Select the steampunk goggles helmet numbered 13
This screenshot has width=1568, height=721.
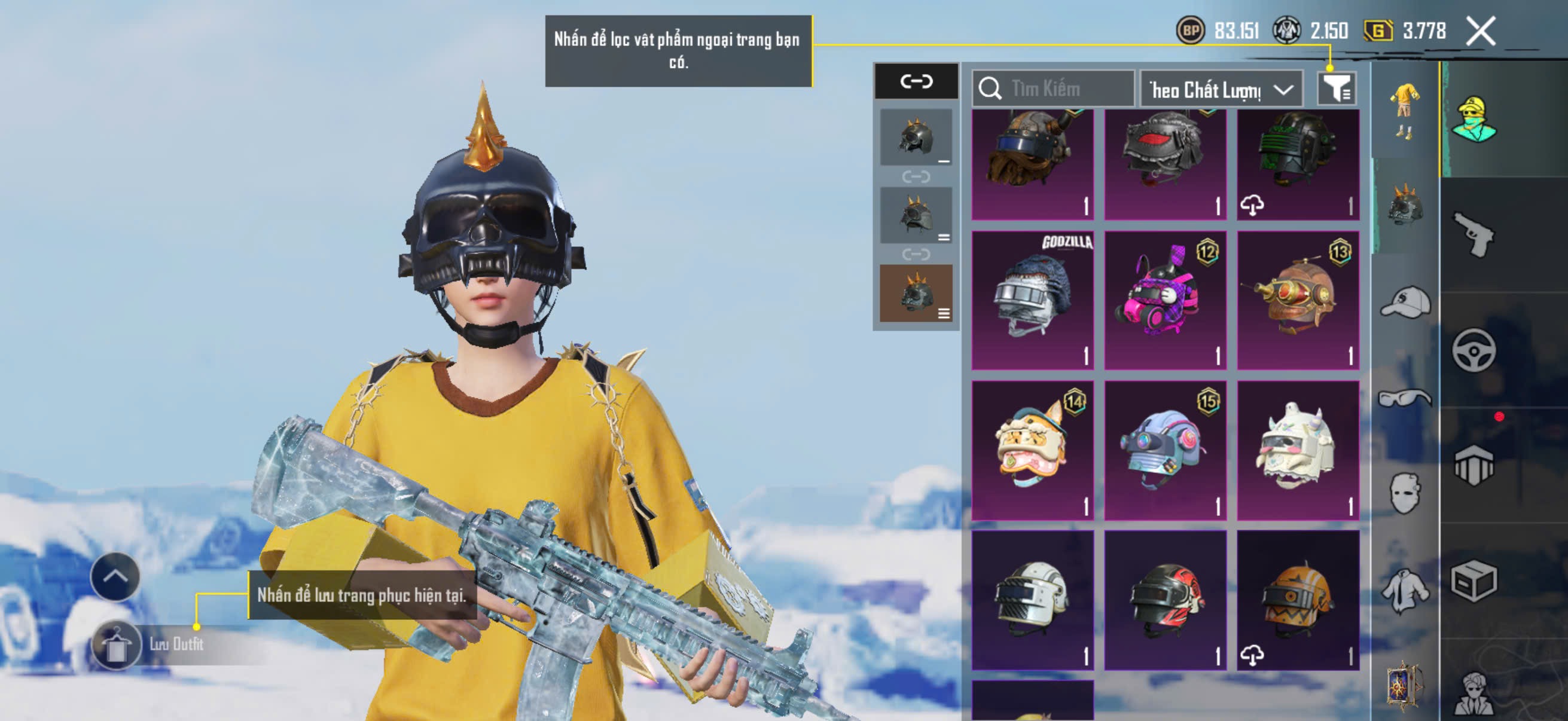1298,300
